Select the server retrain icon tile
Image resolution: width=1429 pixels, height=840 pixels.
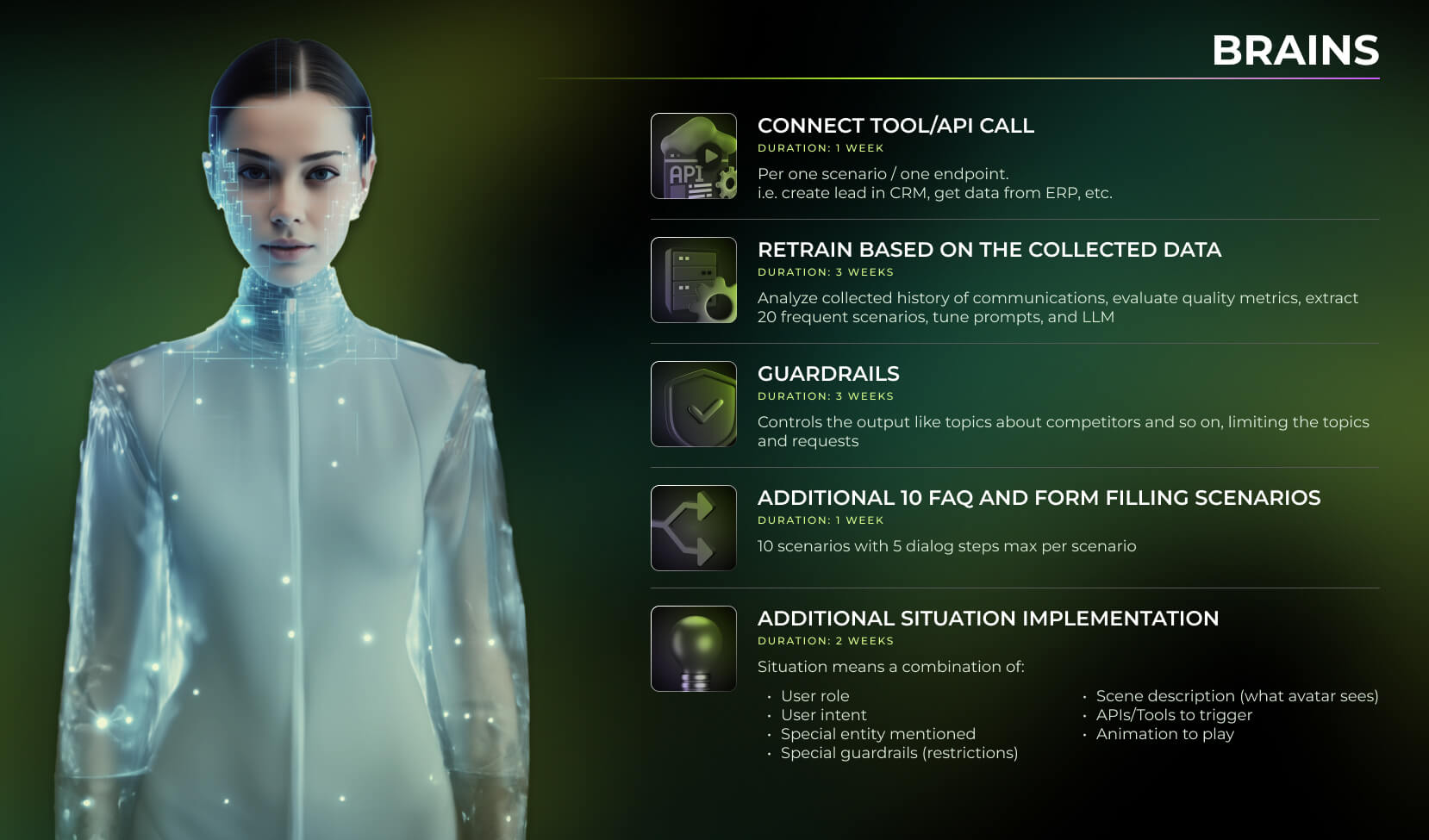pos(694,280)
